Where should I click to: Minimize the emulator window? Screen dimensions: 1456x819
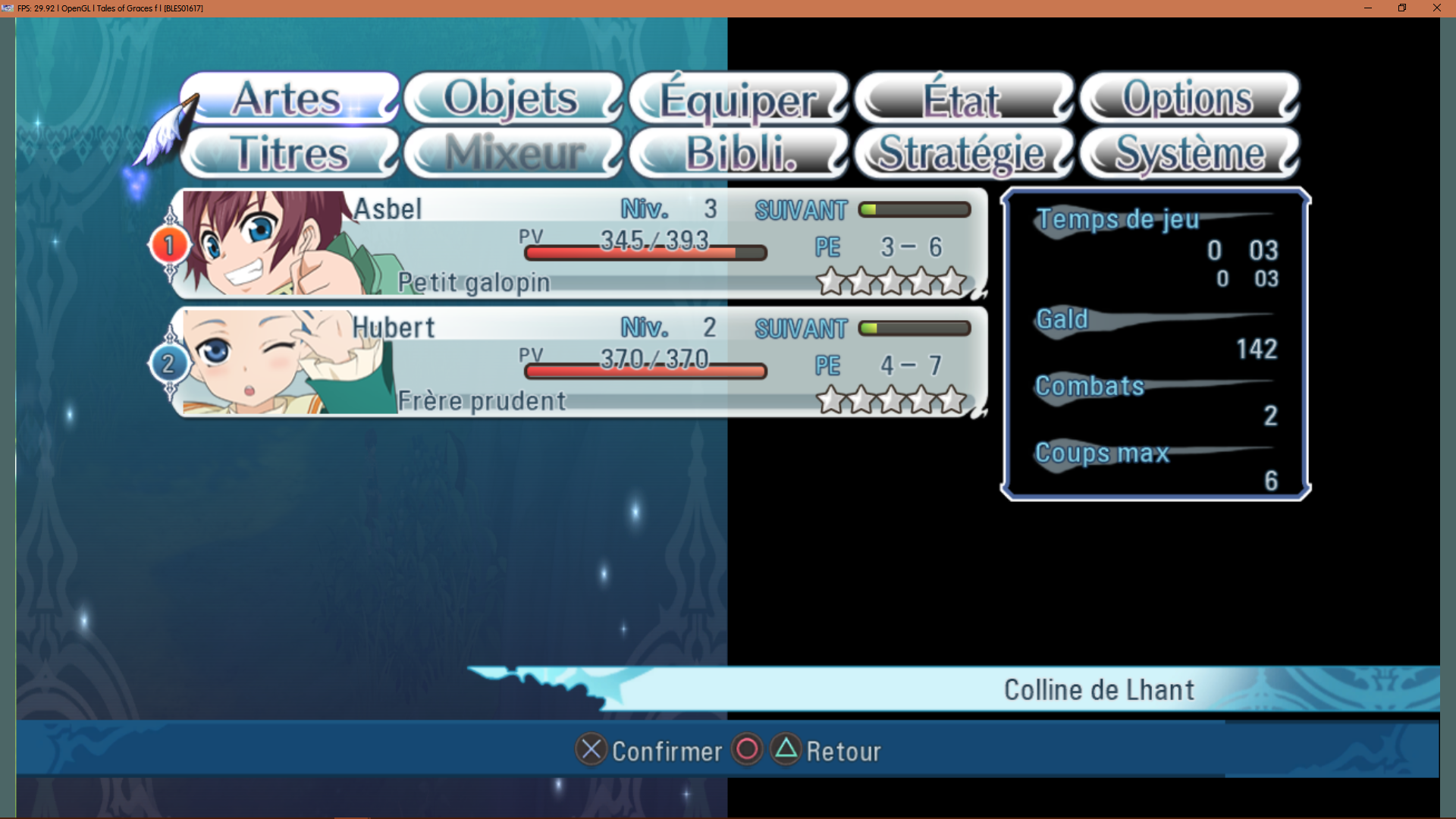pos(1368,8)
